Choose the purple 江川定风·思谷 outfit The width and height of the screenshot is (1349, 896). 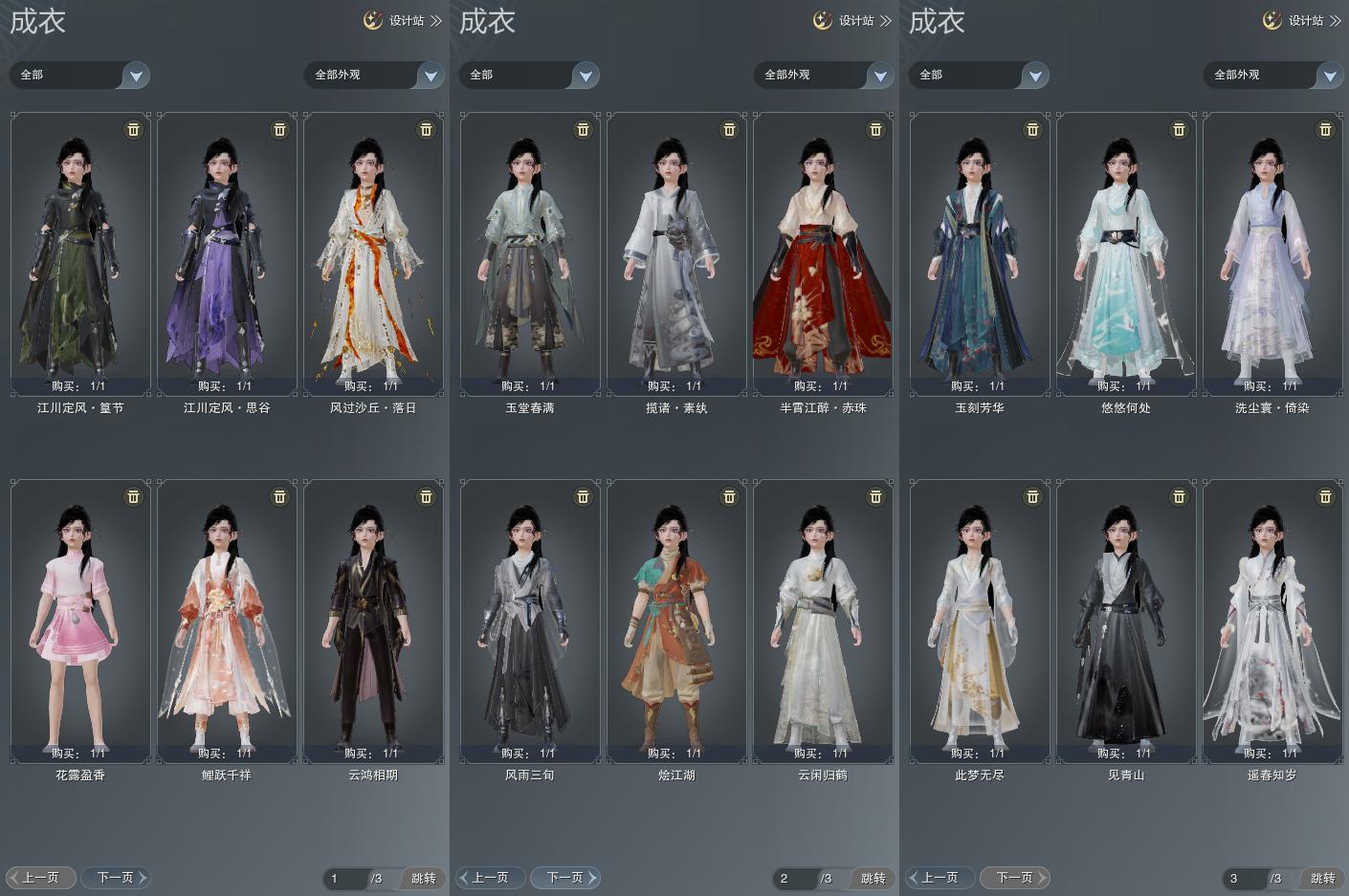[227, 253]
